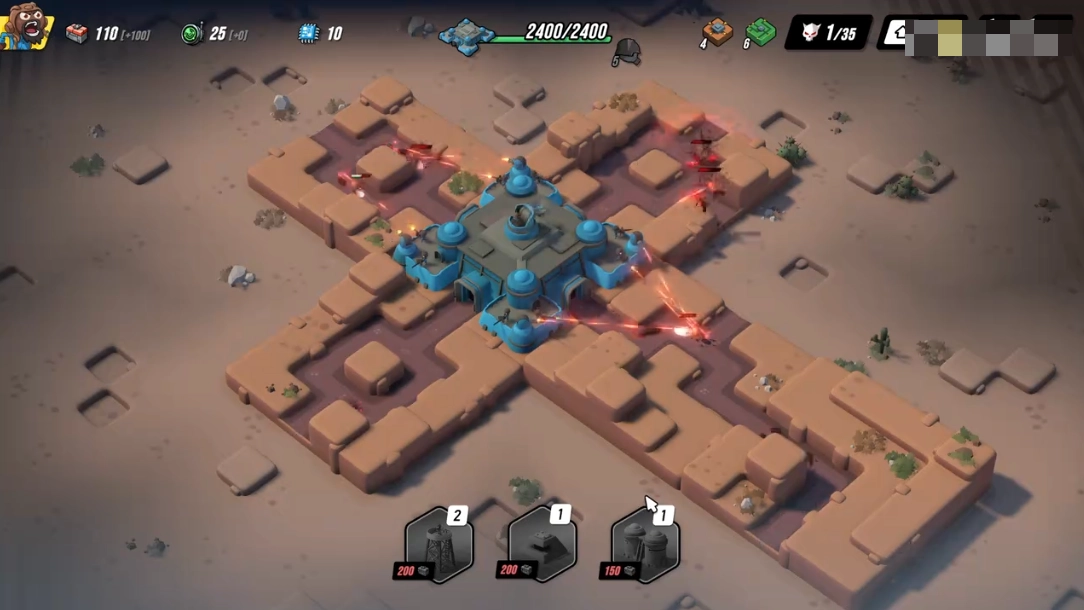Select the watchtower build card
The width and height of the screenshot is (1084, 610).
coord(438,544)
